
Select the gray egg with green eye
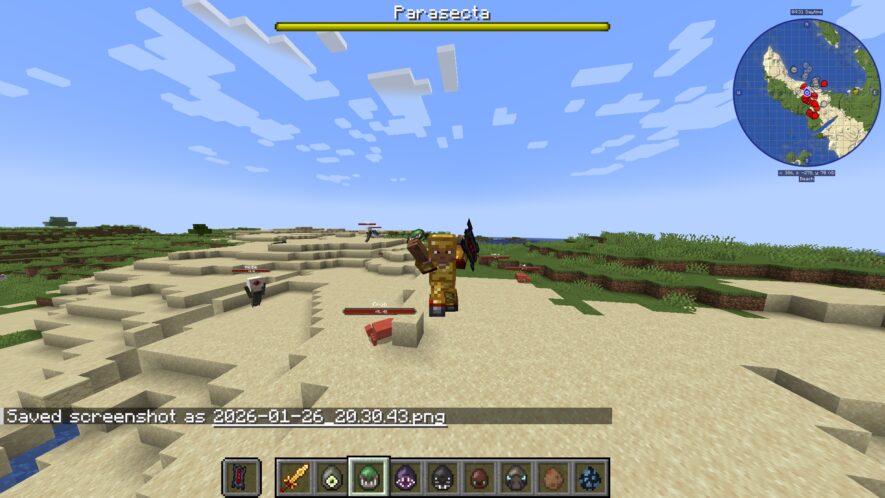coord(331,477)
